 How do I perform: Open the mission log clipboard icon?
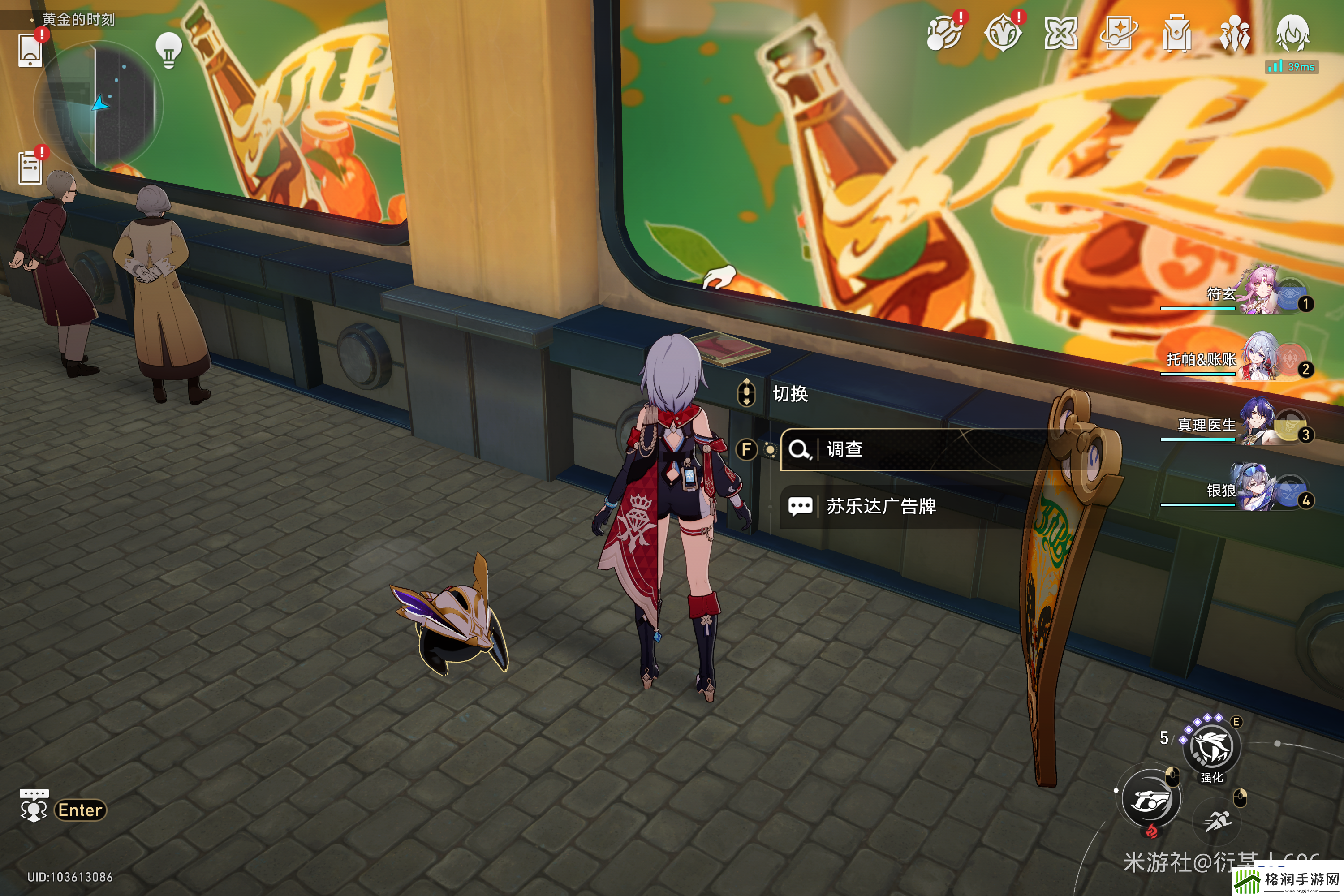pos(30,168)
